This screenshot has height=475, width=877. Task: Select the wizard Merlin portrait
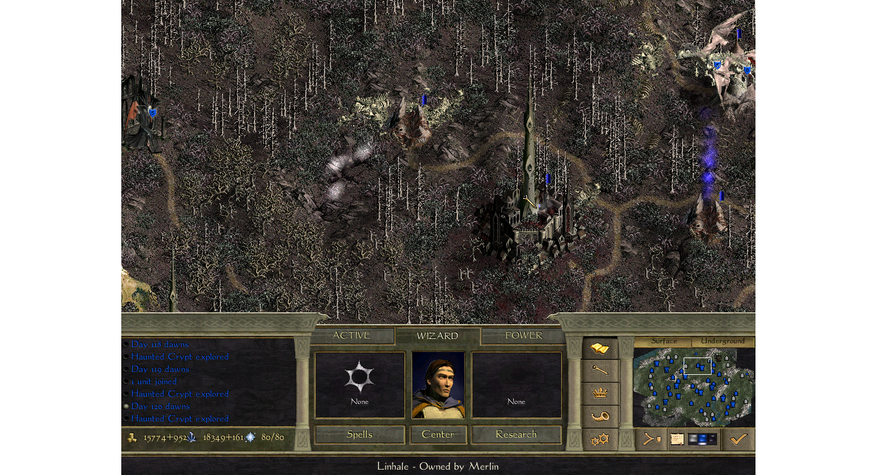point(438,384)
